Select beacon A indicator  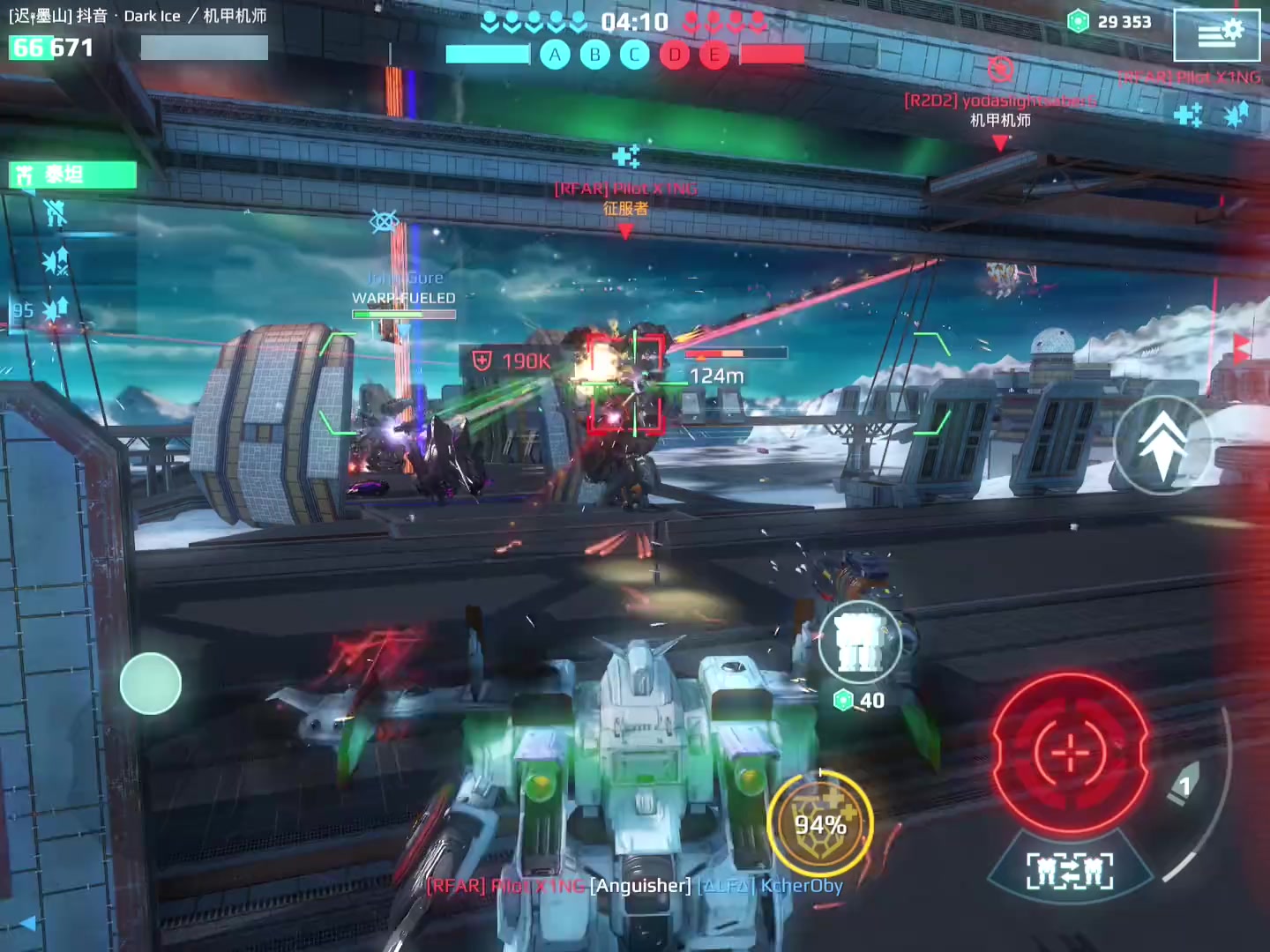(x=555, y=56)
